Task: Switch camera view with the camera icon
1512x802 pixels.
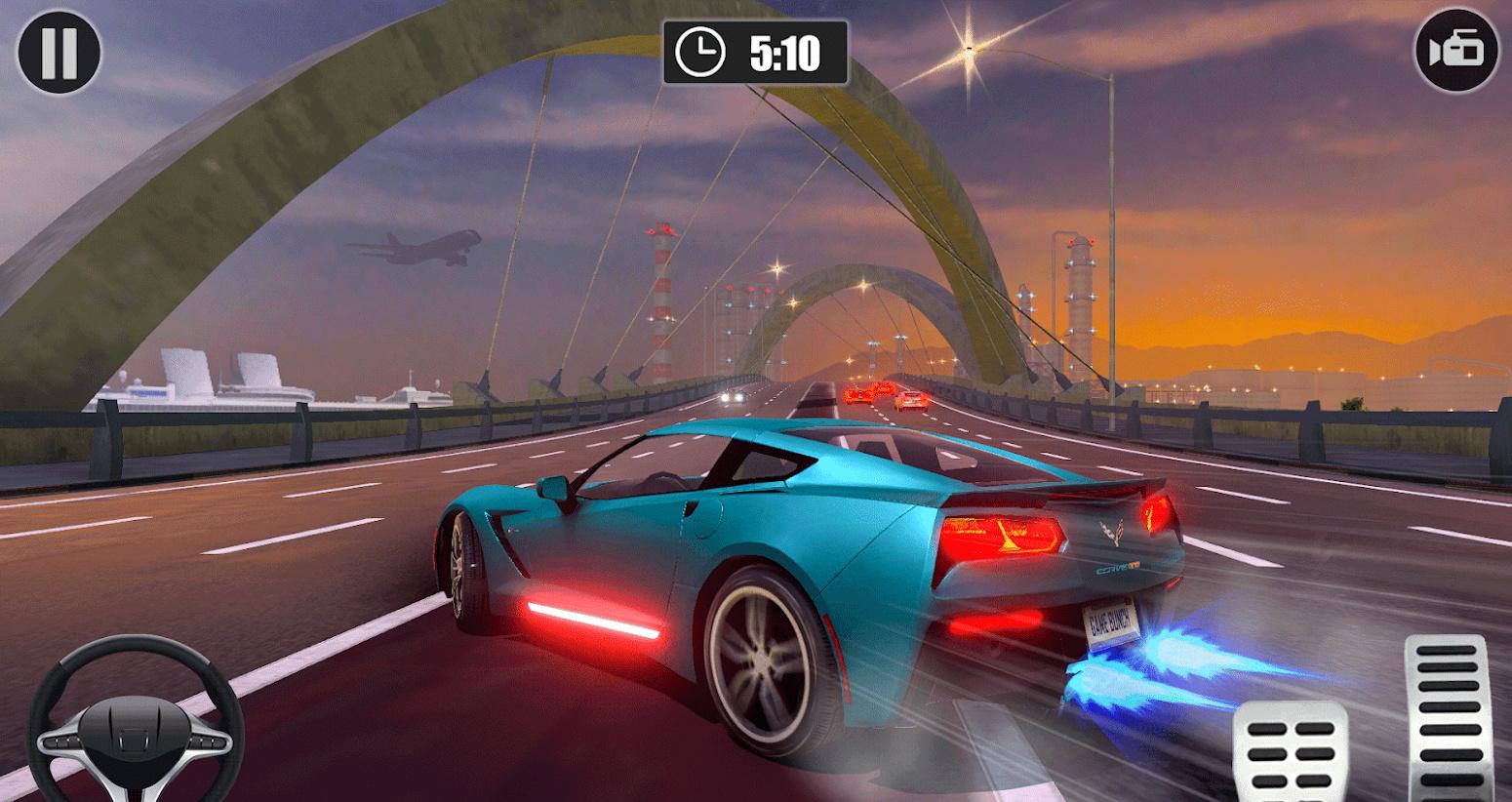Action: (x=1454, y=52)
